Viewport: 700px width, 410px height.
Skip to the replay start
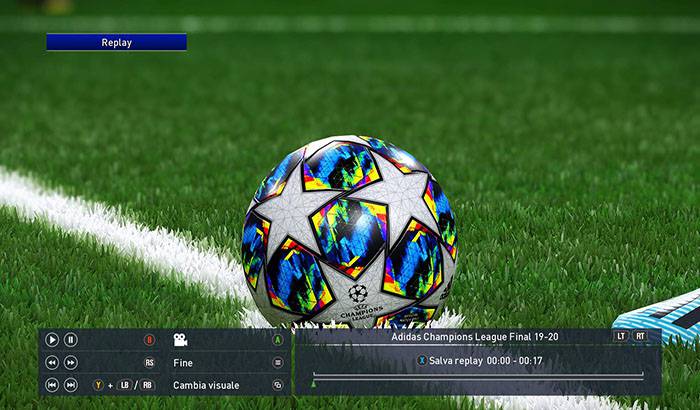point(52,385)
